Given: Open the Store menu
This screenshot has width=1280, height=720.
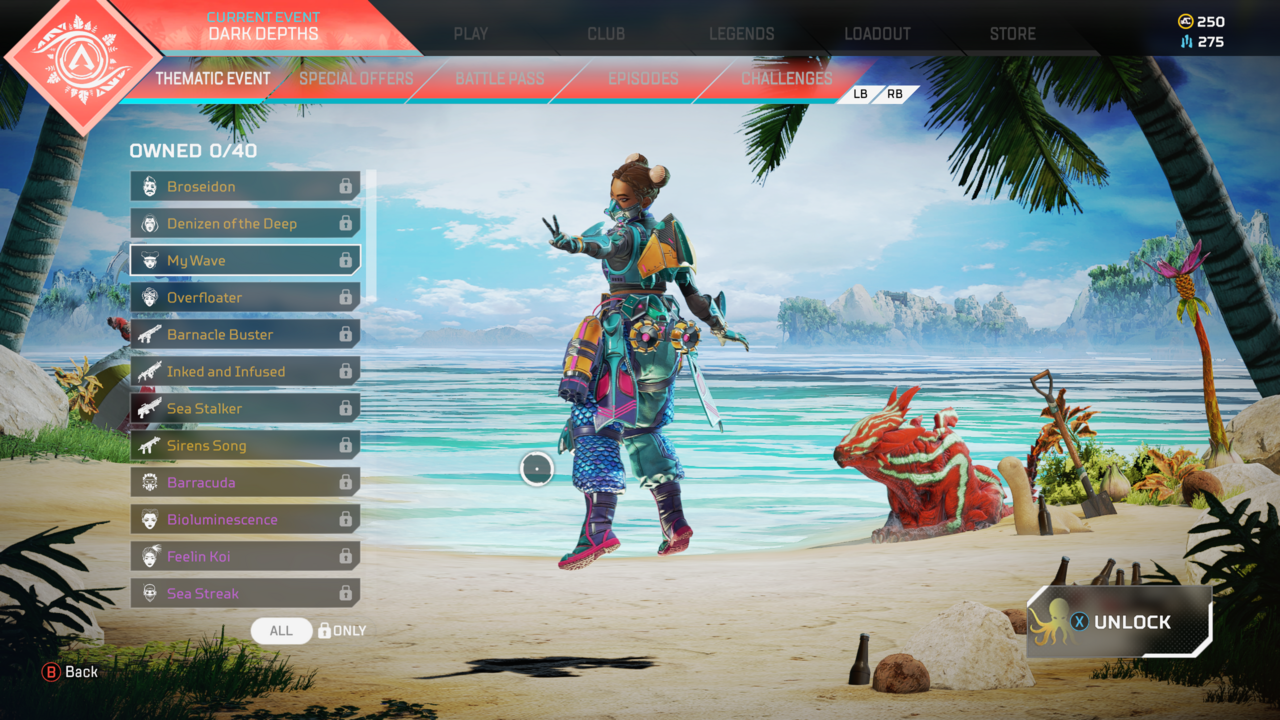Looking at the screenshot, I should point(1012,34).
